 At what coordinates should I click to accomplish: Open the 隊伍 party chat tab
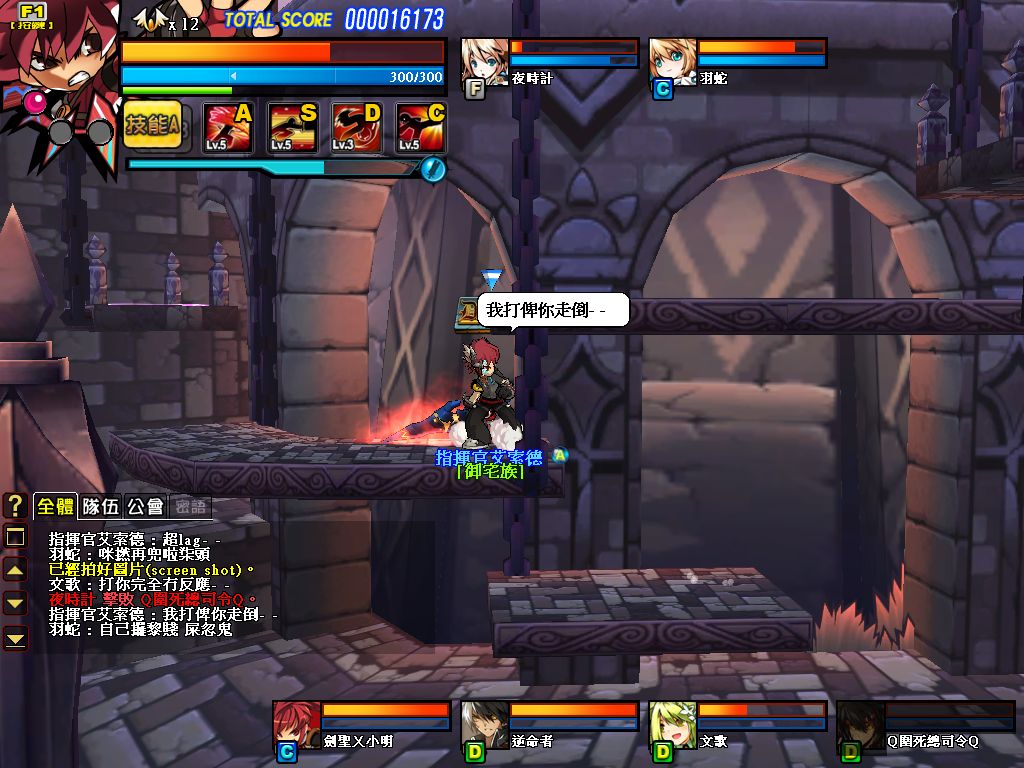[x=100, y=507]
